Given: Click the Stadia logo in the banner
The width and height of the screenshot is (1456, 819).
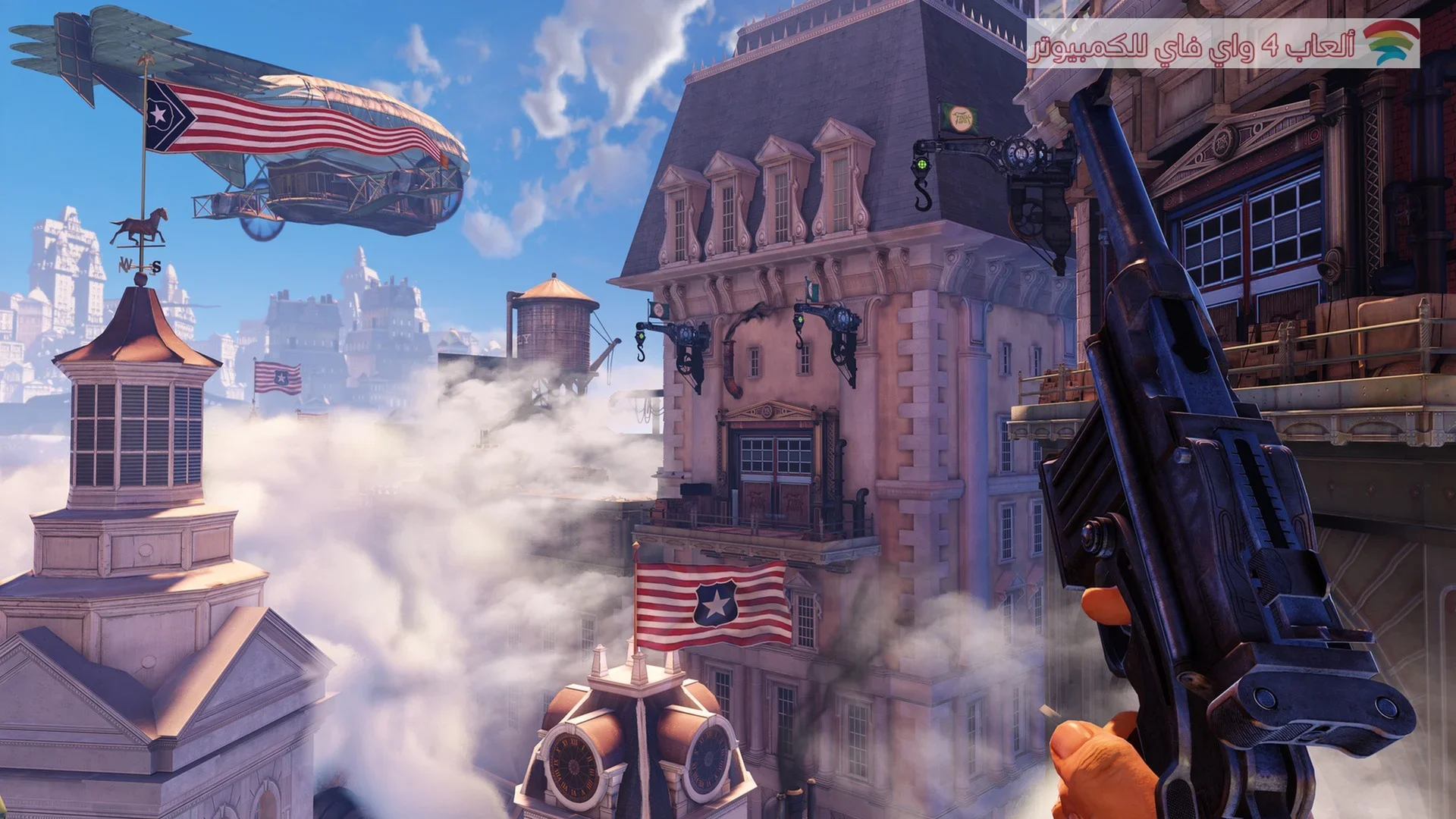Looking at the screenshot, I should (1391, 43).
